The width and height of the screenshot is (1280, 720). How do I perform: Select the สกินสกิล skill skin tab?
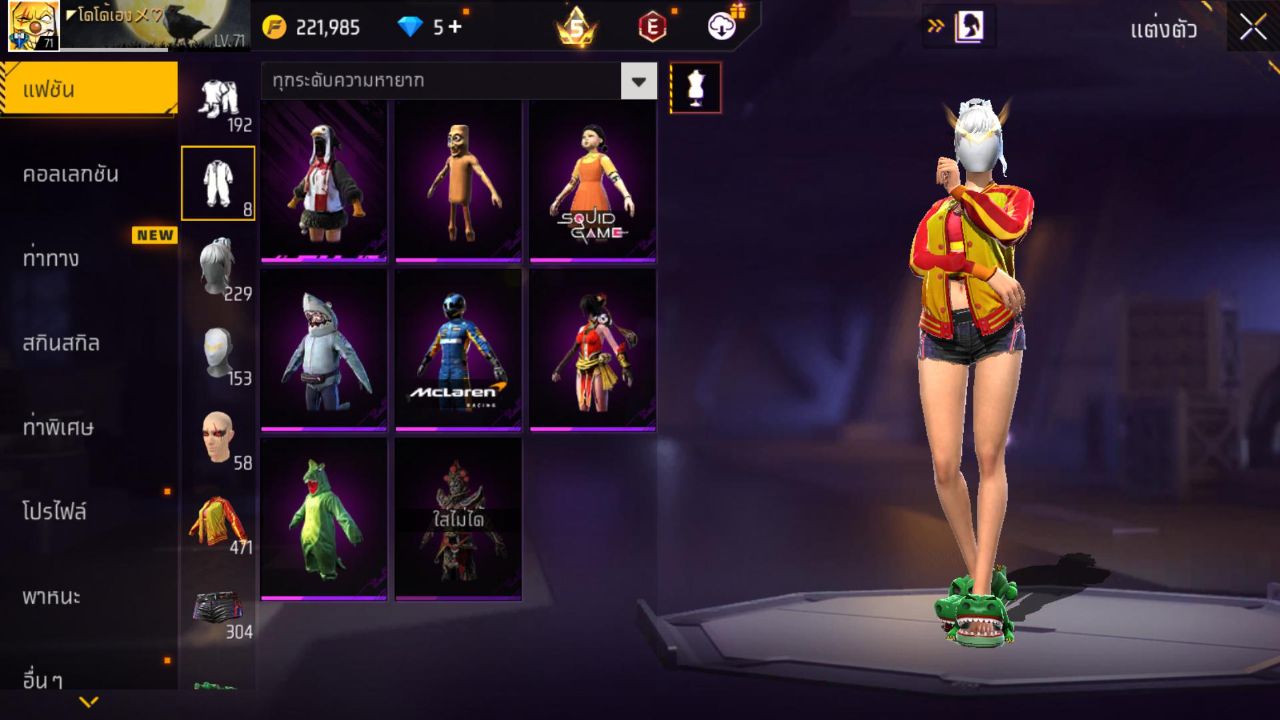click(x=88, y=343)
